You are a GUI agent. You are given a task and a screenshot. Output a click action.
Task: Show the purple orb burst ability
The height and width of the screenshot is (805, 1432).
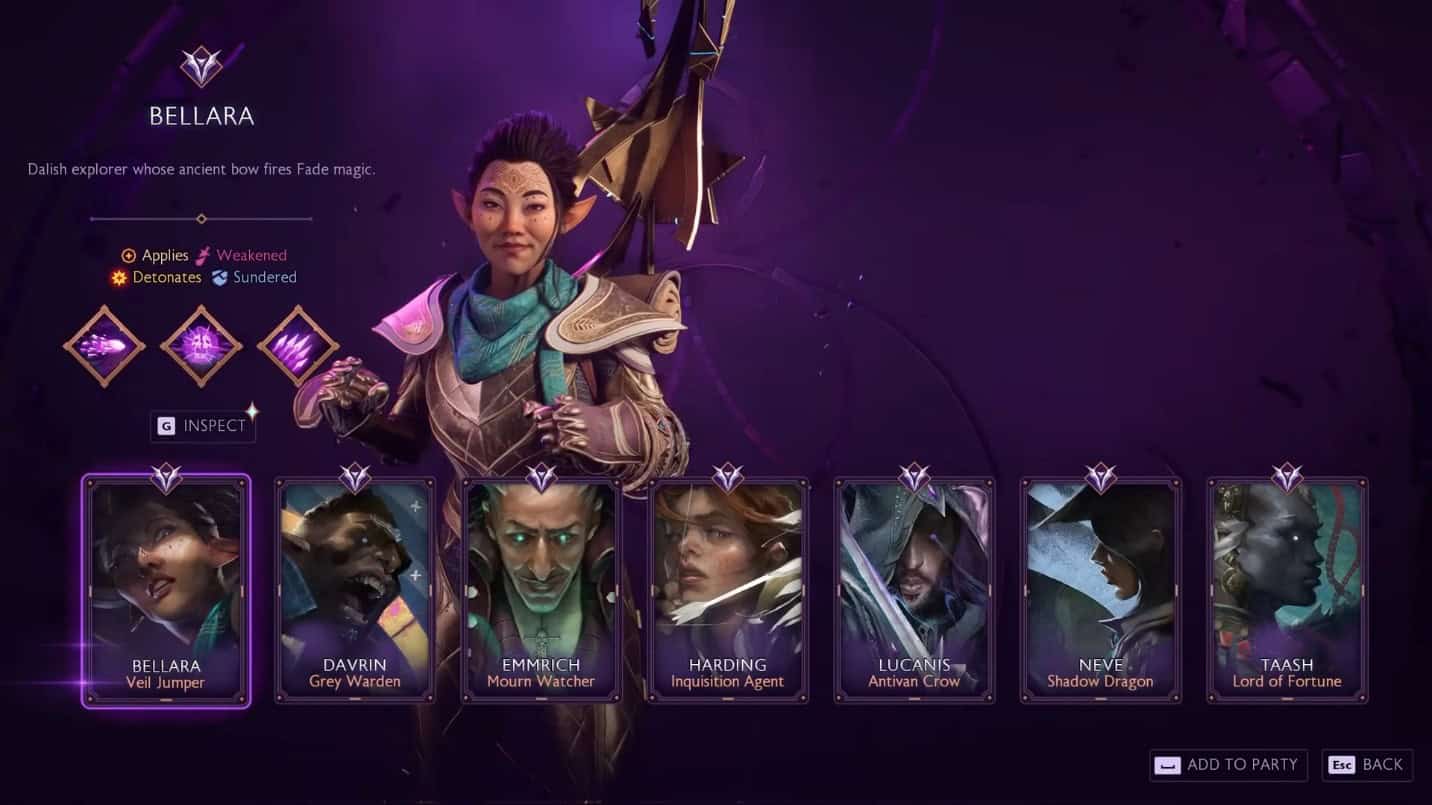[x=201, y=347]
